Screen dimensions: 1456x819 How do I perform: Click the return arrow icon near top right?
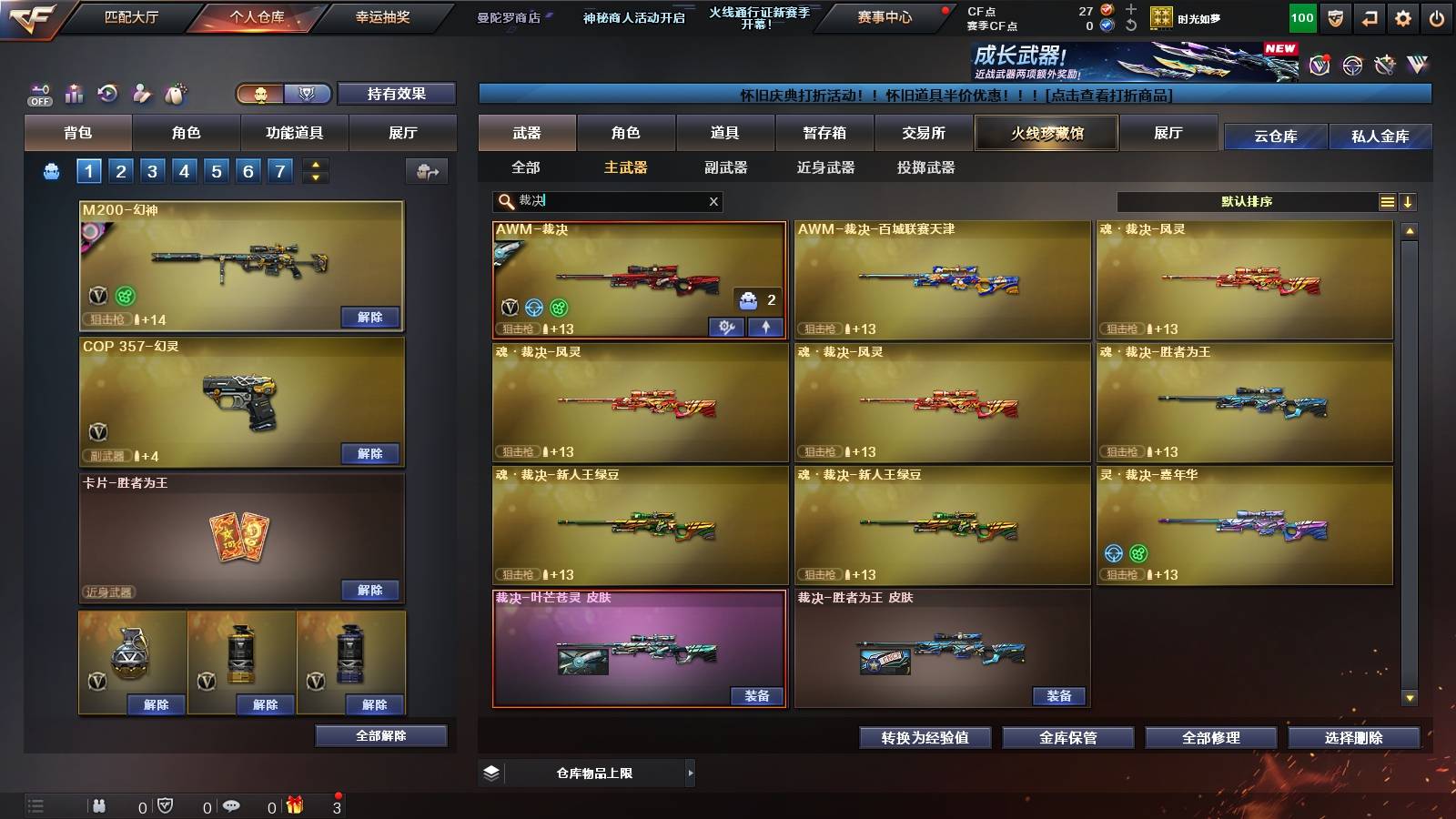click(x=1370, y=16)
